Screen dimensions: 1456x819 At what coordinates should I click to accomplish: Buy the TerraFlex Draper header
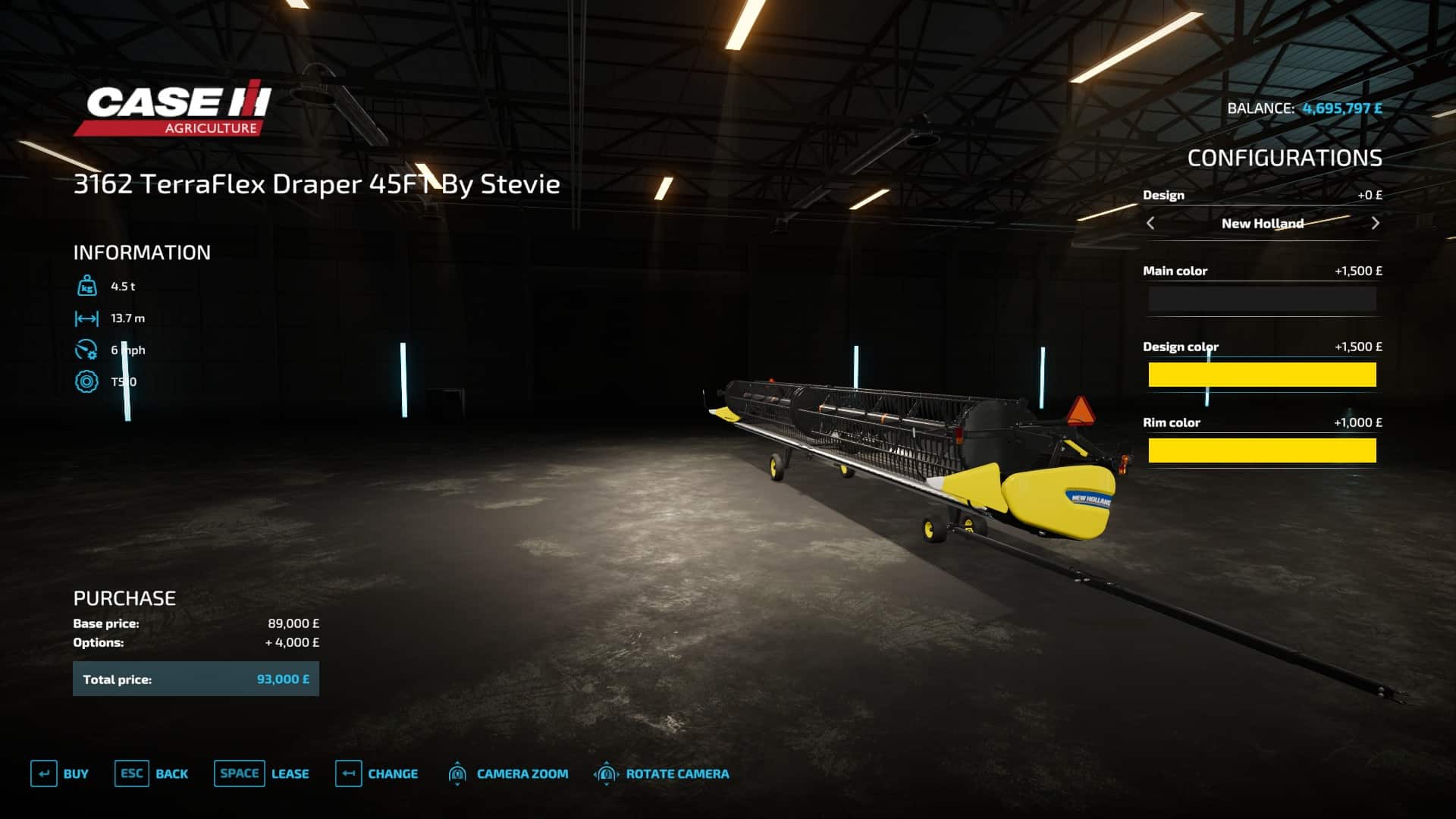(60, 773)
